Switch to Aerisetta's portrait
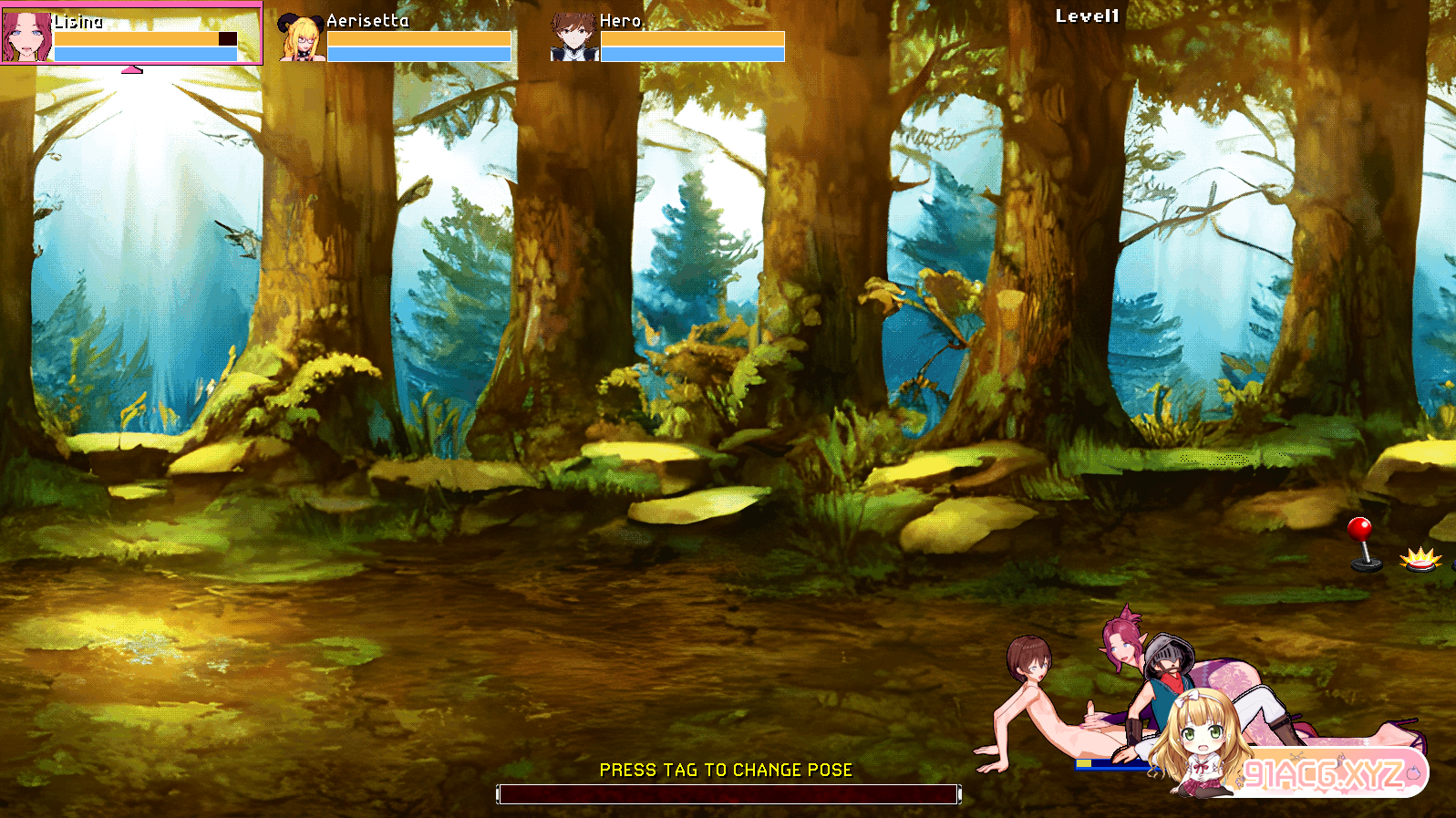Screen dimensions: 1456x818 click(x=301, y=37)
